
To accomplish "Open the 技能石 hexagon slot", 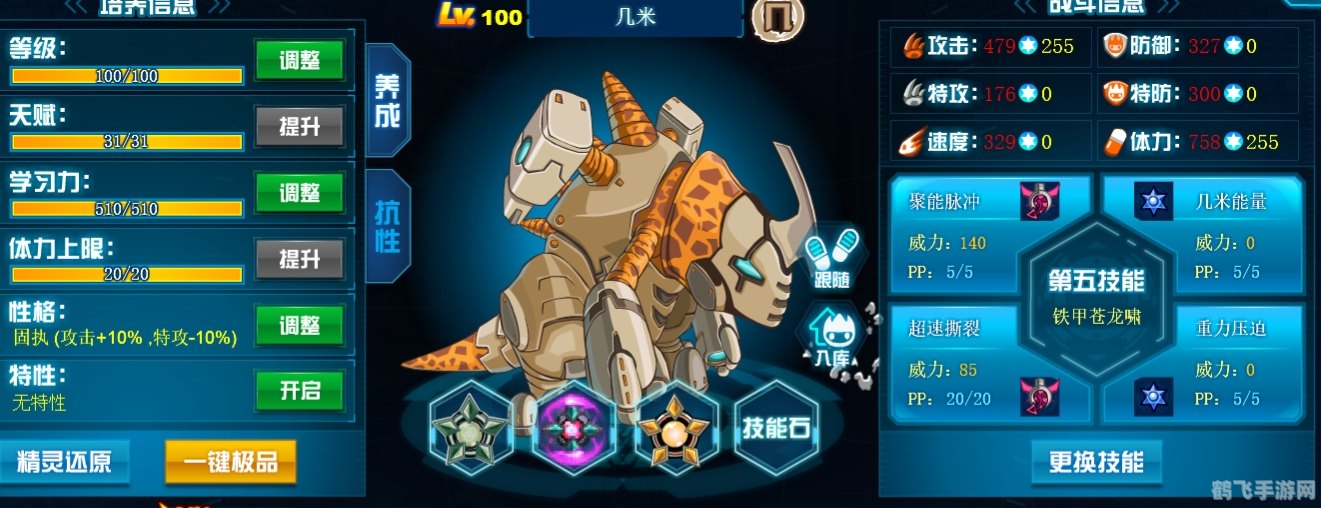I will pyautogui.click(x=776, y=428).
